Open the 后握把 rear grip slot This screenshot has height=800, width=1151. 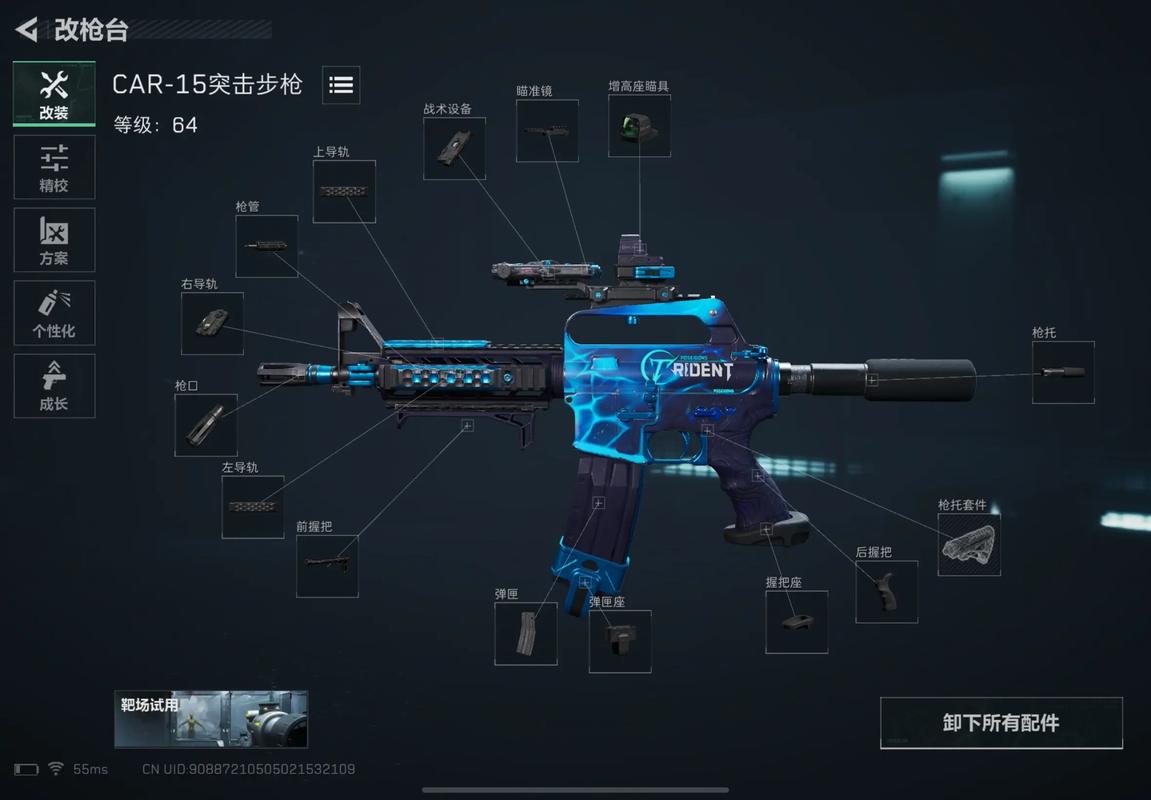pyautogui.click(x=886, y=592)
